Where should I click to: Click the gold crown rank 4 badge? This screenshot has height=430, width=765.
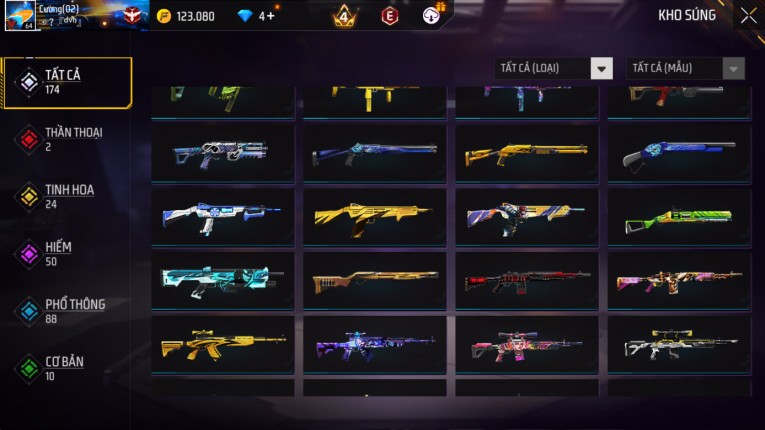pos(344,16)
